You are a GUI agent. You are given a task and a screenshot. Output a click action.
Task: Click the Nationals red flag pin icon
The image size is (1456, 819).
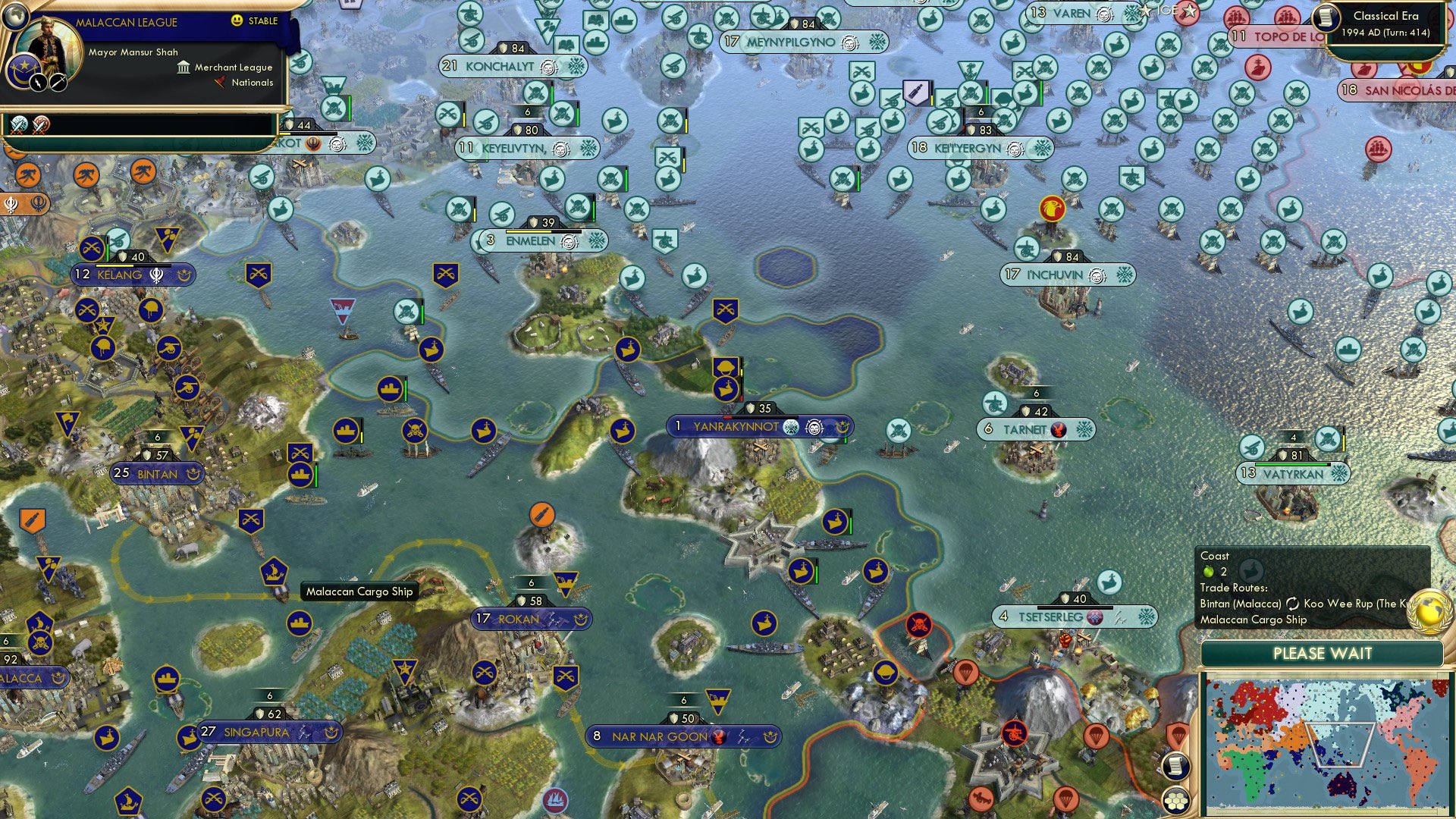(220, 83)
